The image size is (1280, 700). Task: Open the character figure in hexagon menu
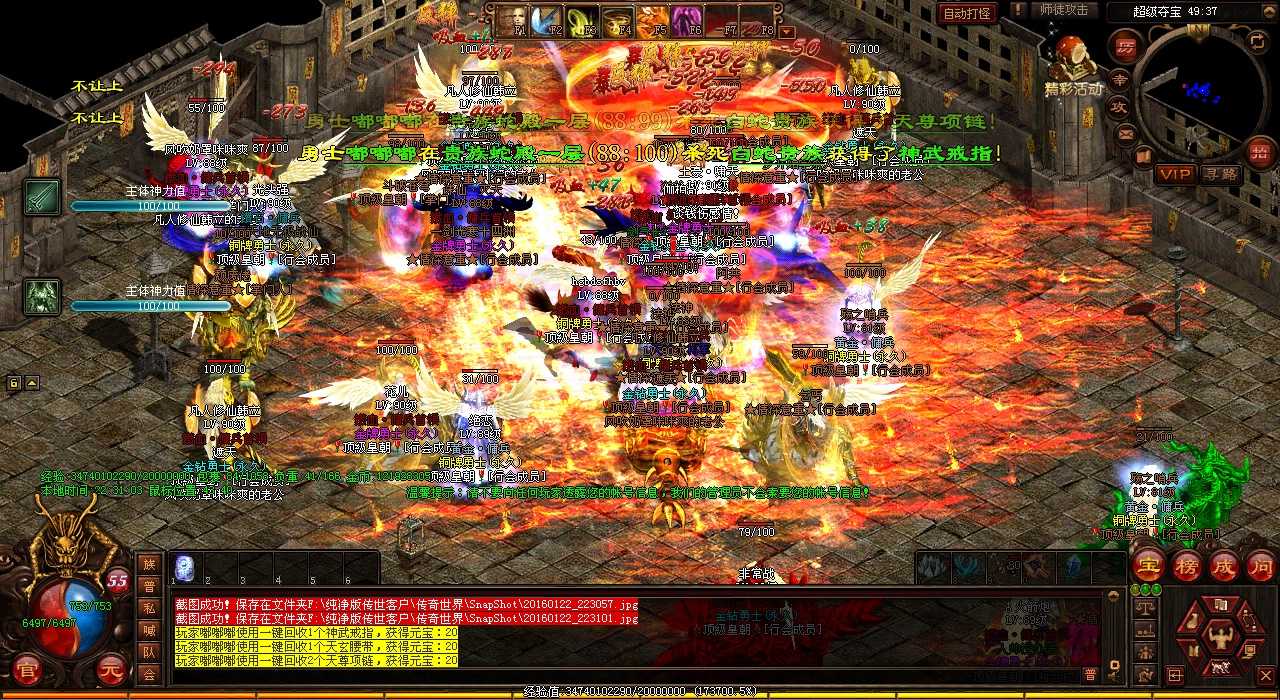[1219, 633]
